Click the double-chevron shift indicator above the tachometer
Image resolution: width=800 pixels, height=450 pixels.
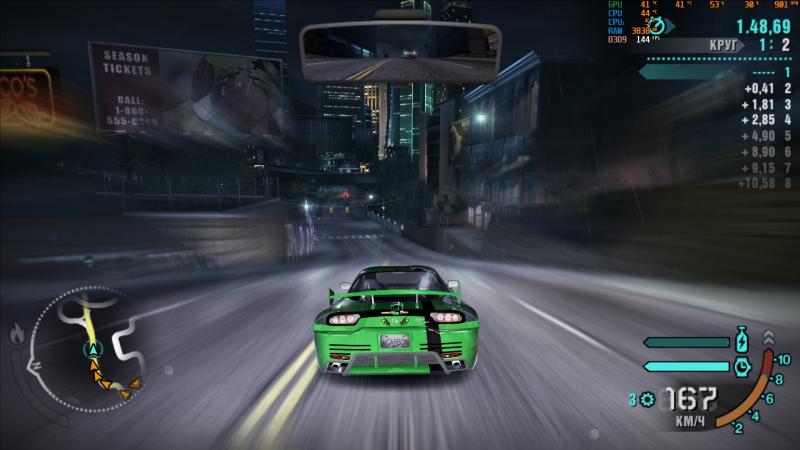coord(767,336)
